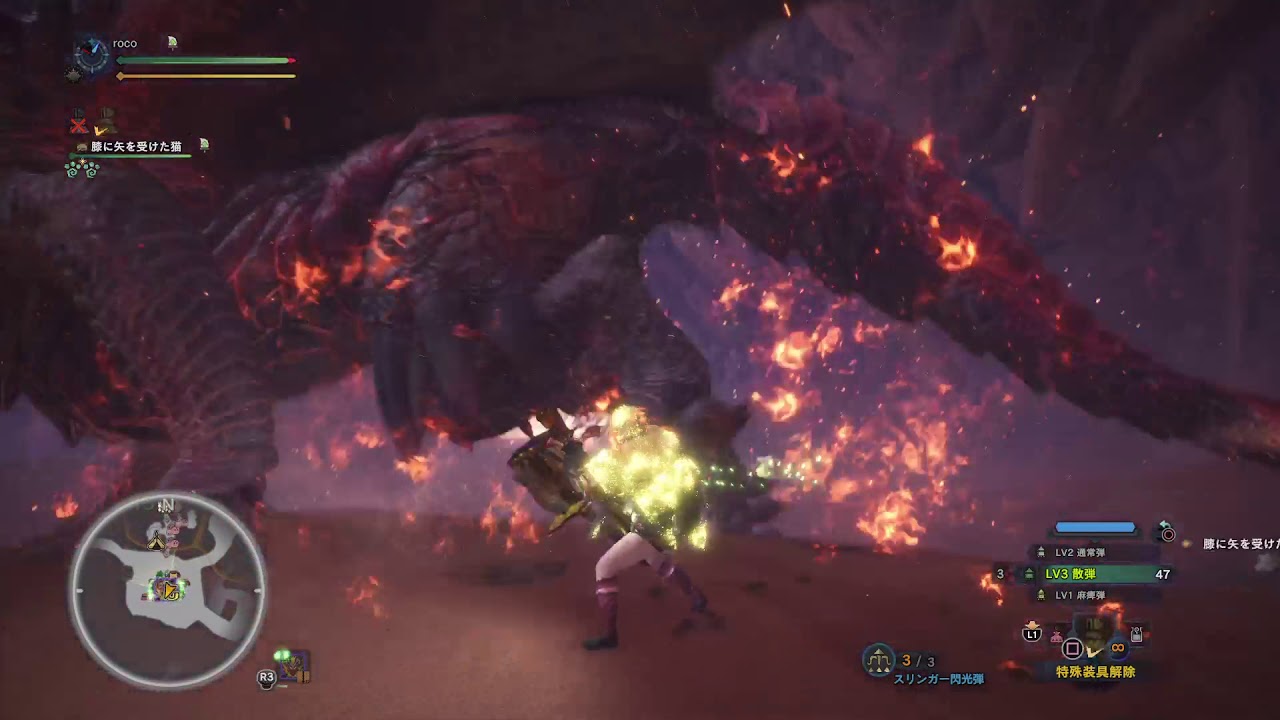
Task: Click the crossed-out mantle status icon
Action: [79, 124]
